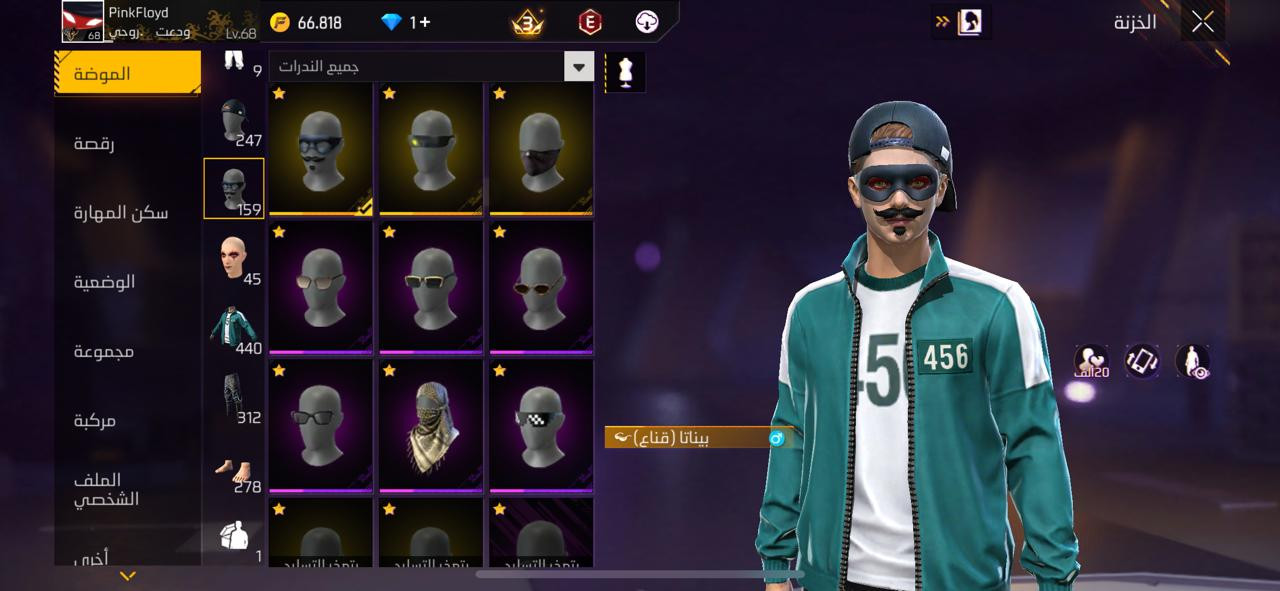
Task: Switch to the الموضة fashion tab
Action: [x=127, y=74]
